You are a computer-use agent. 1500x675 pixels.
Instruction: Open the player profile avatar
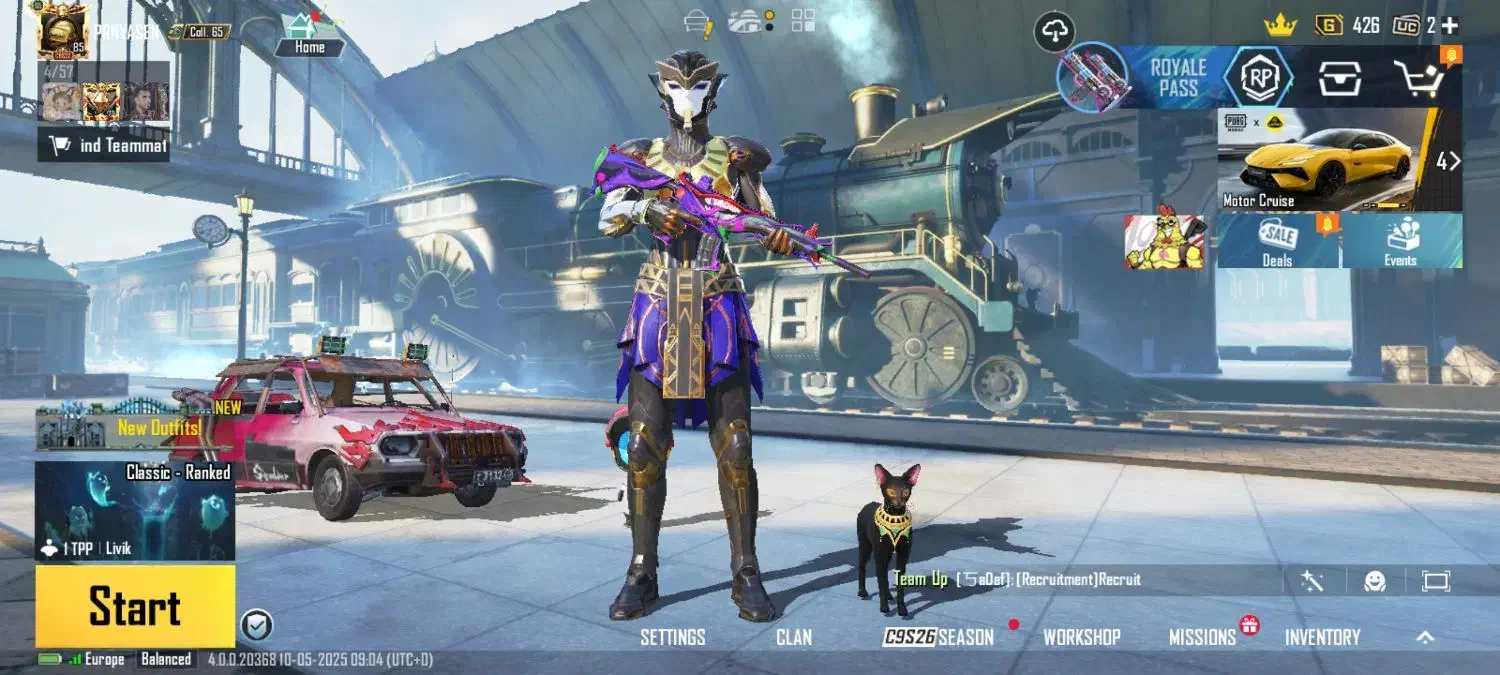tap(62, 30)
